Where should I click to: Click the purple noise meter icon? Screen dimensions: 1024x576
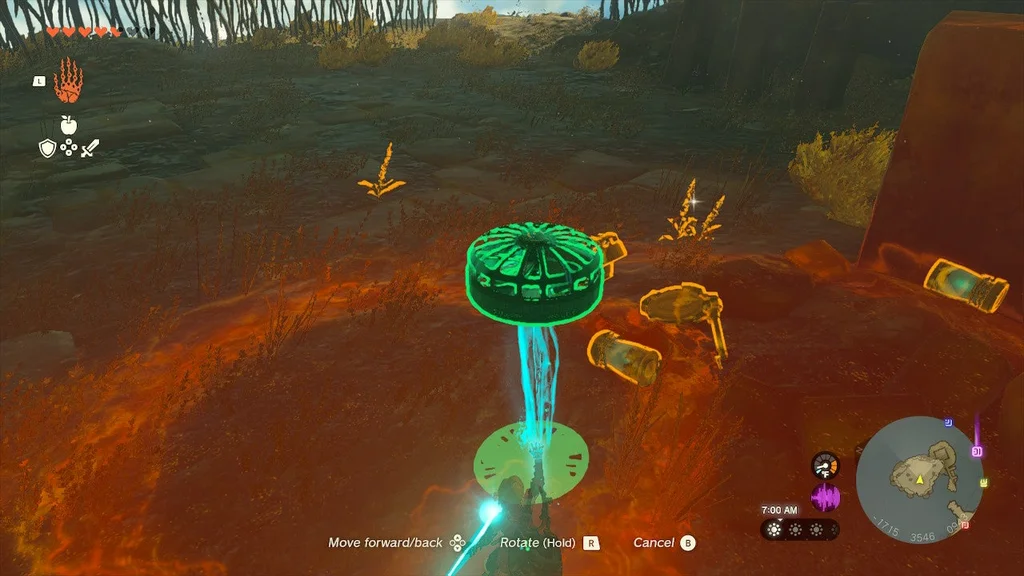825,497
